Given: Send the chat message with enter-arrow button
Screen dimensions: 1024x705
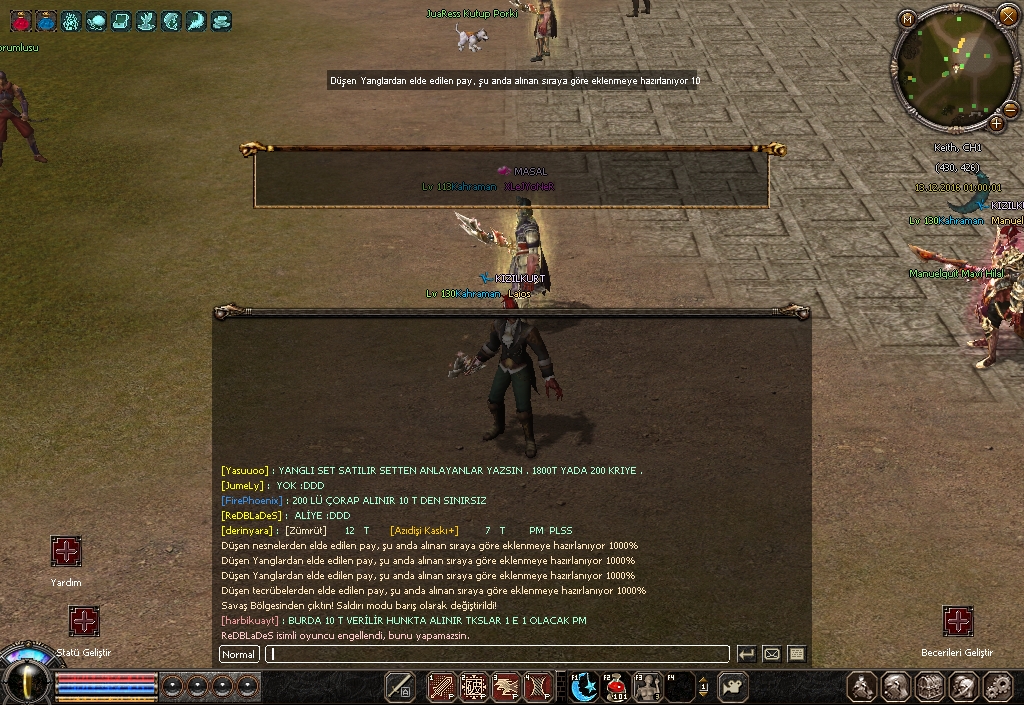Looking at the screenshot, I should pyautogui.click(x=746, y=654).
